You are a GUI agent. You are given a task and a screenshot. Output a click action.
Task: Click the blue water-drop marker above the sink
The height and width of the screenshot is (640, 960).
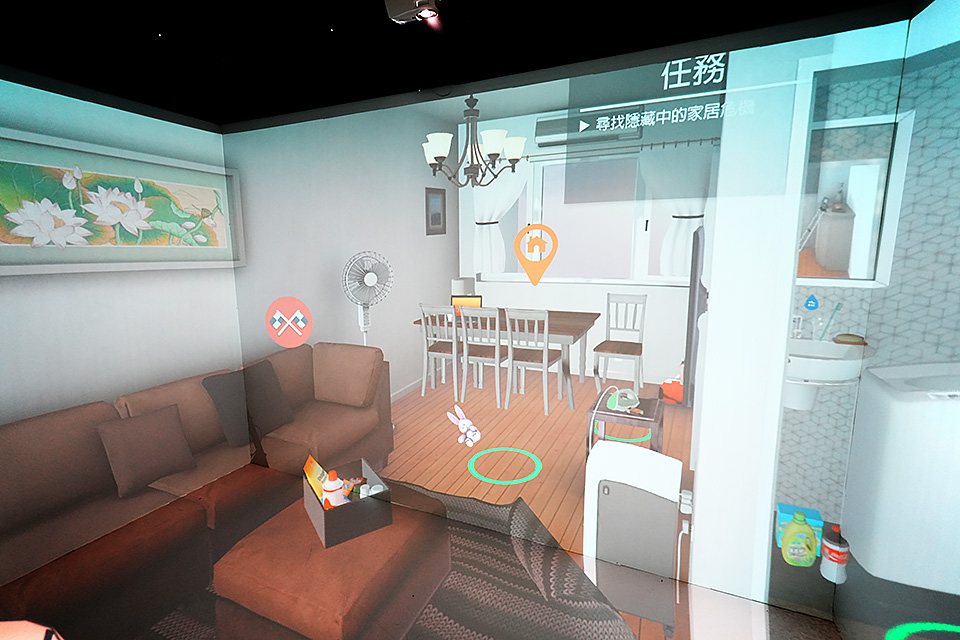[x=812, y=299]
